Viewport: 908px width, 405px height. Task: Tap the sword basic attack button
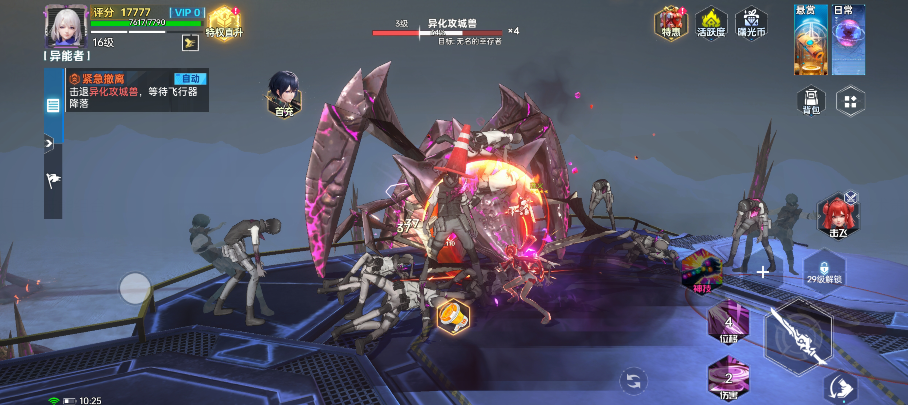coord(798,337)
